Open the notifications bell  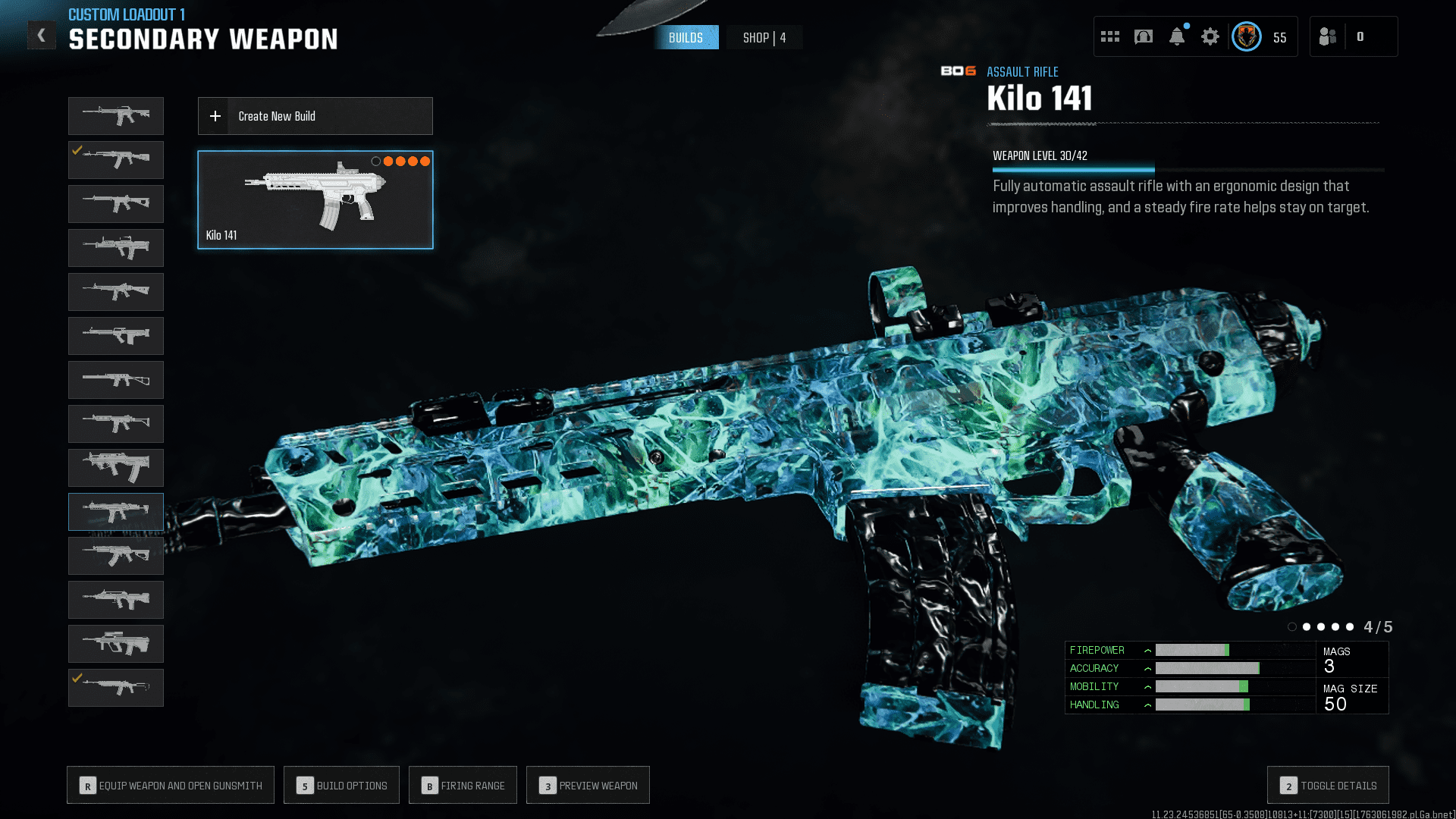click(x=1177, y=36)
